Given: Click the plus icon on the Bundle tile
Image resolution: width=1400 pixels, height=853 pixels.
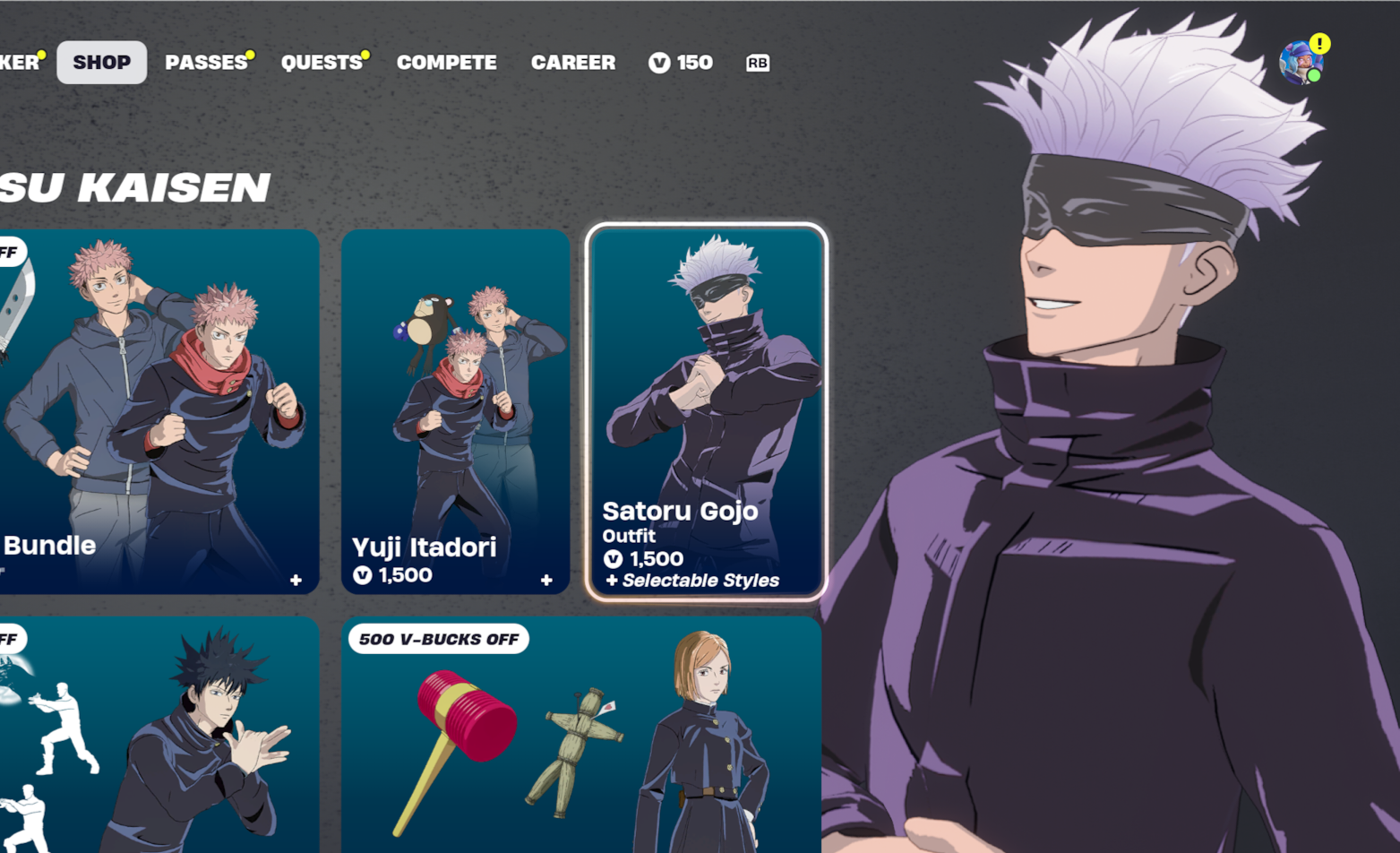Looking at the screenshot, I should point(296,580).
